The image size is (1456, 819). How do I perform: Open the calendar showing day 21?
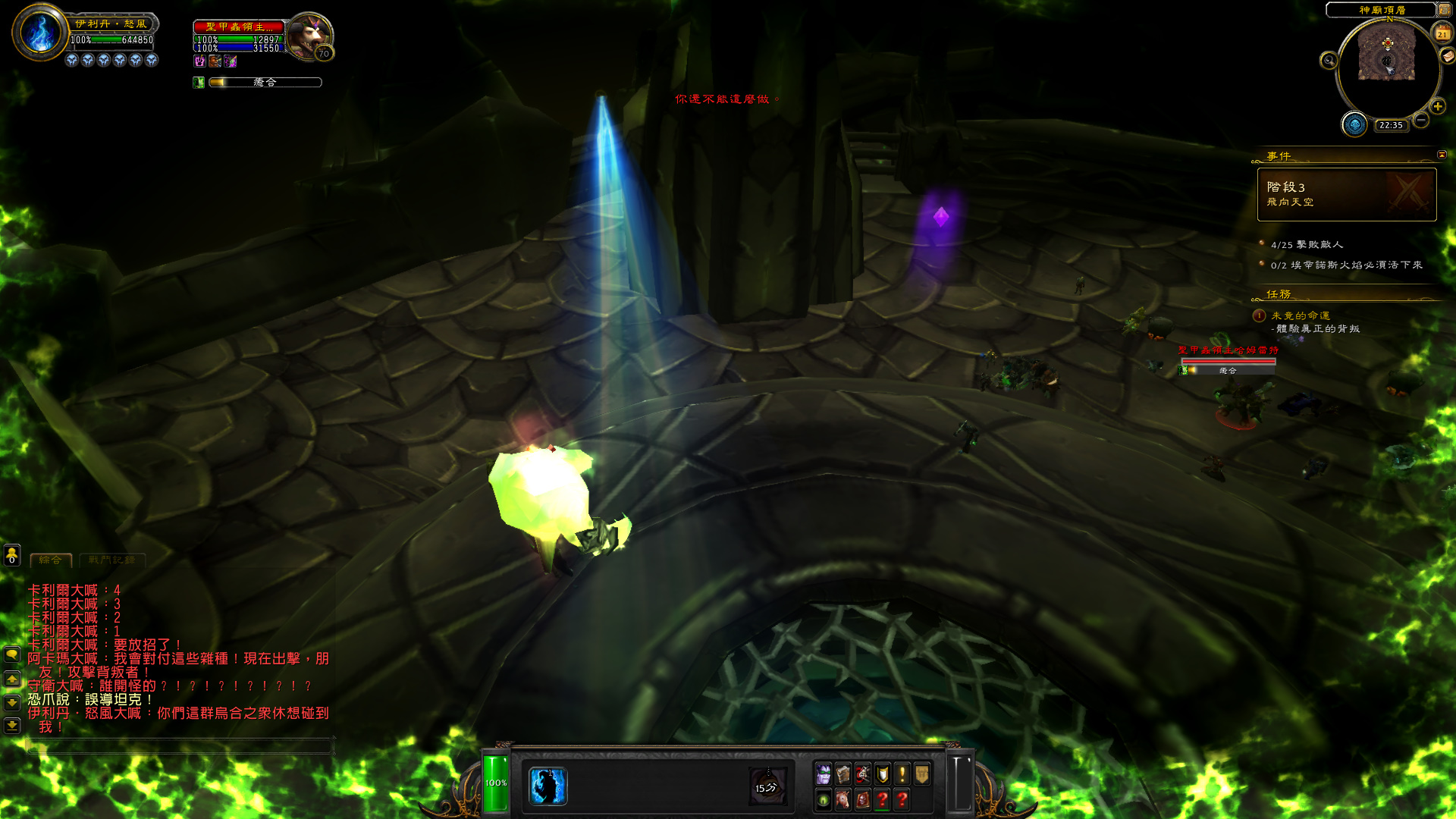pos(1442,33)
